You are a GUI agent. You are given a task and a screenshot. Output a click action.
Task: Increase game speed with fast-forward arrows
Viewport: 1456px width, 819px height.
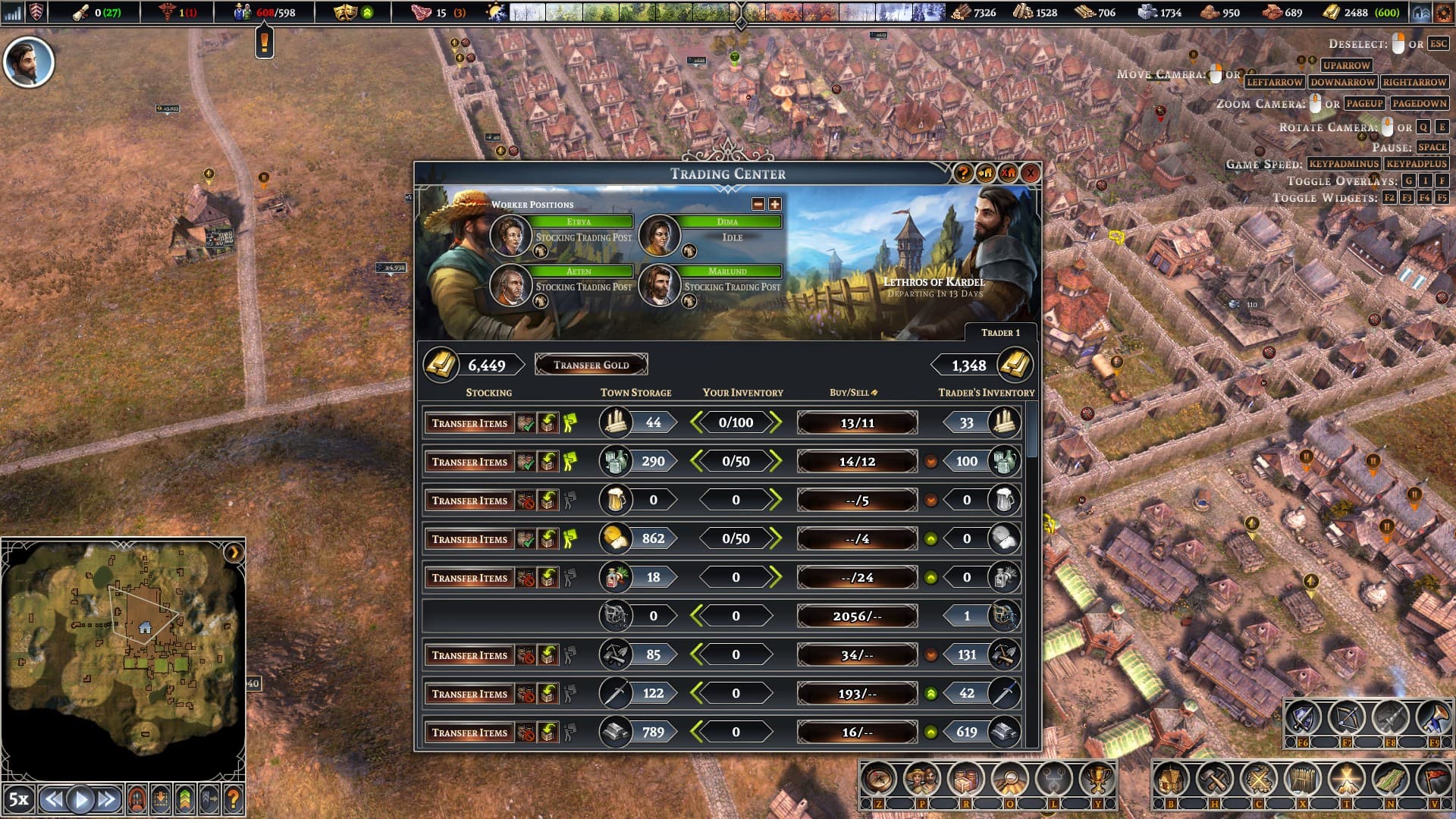click(107, 799)
